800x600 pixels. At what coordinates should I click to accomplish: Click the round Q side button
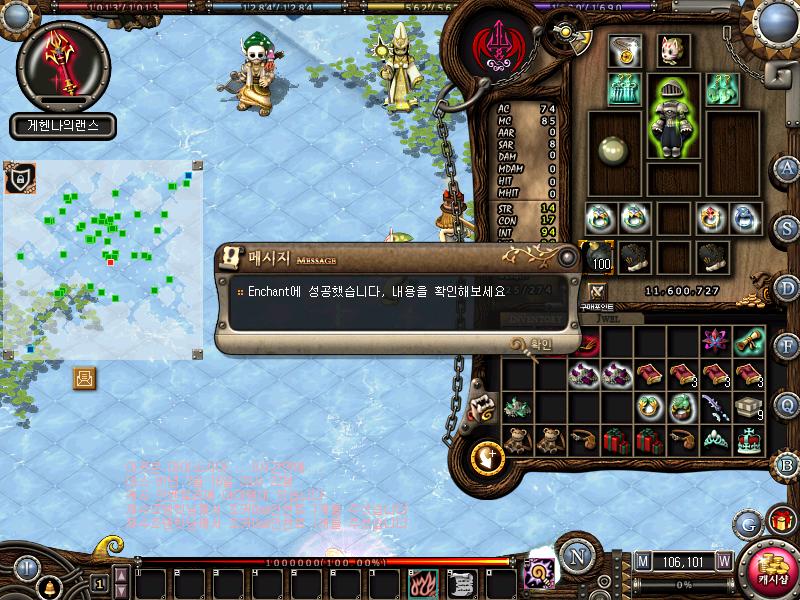click(788, 404)
